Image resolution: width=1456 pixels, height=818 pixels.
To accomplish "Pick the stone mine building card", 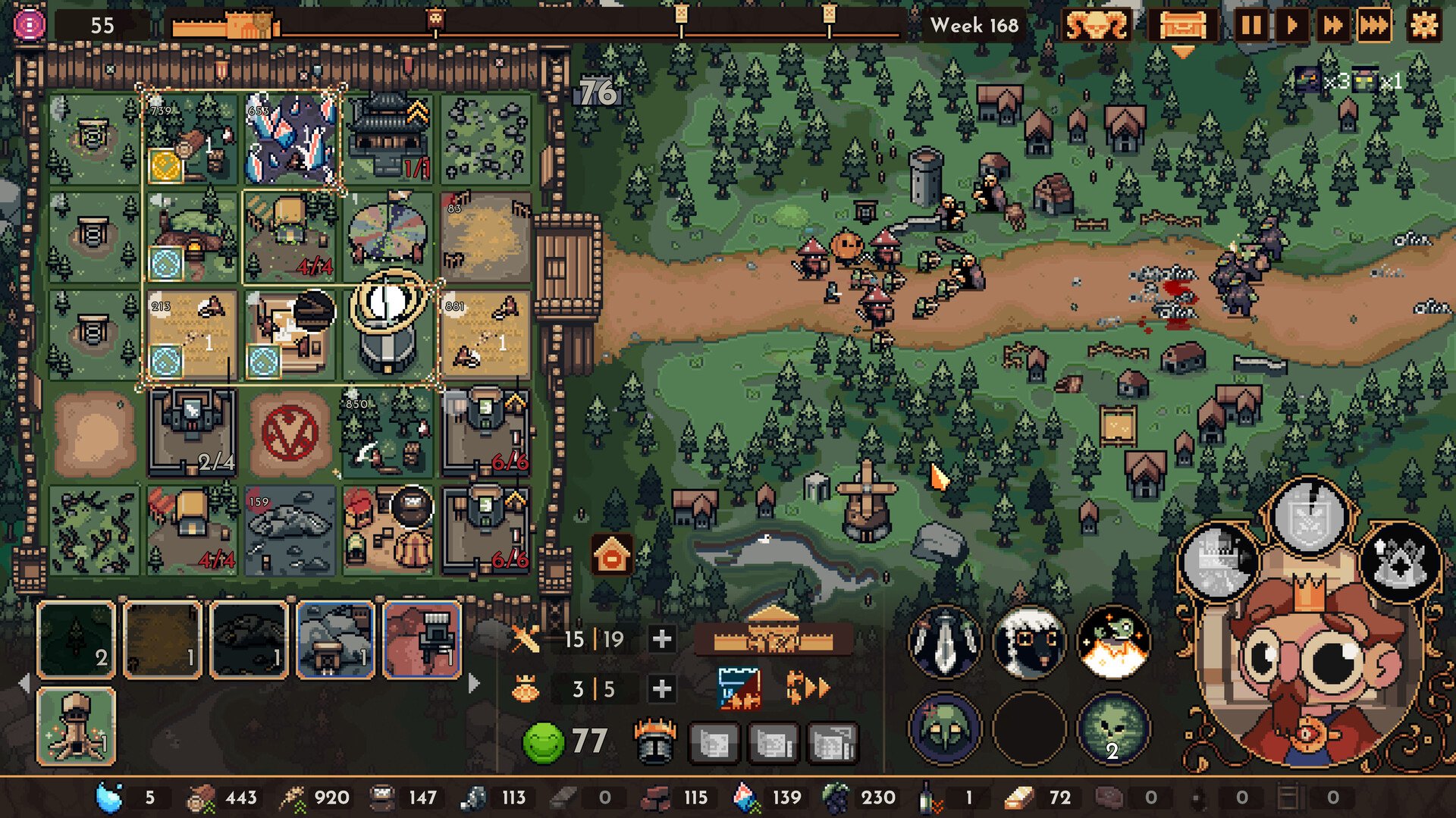I will [336, 639].
